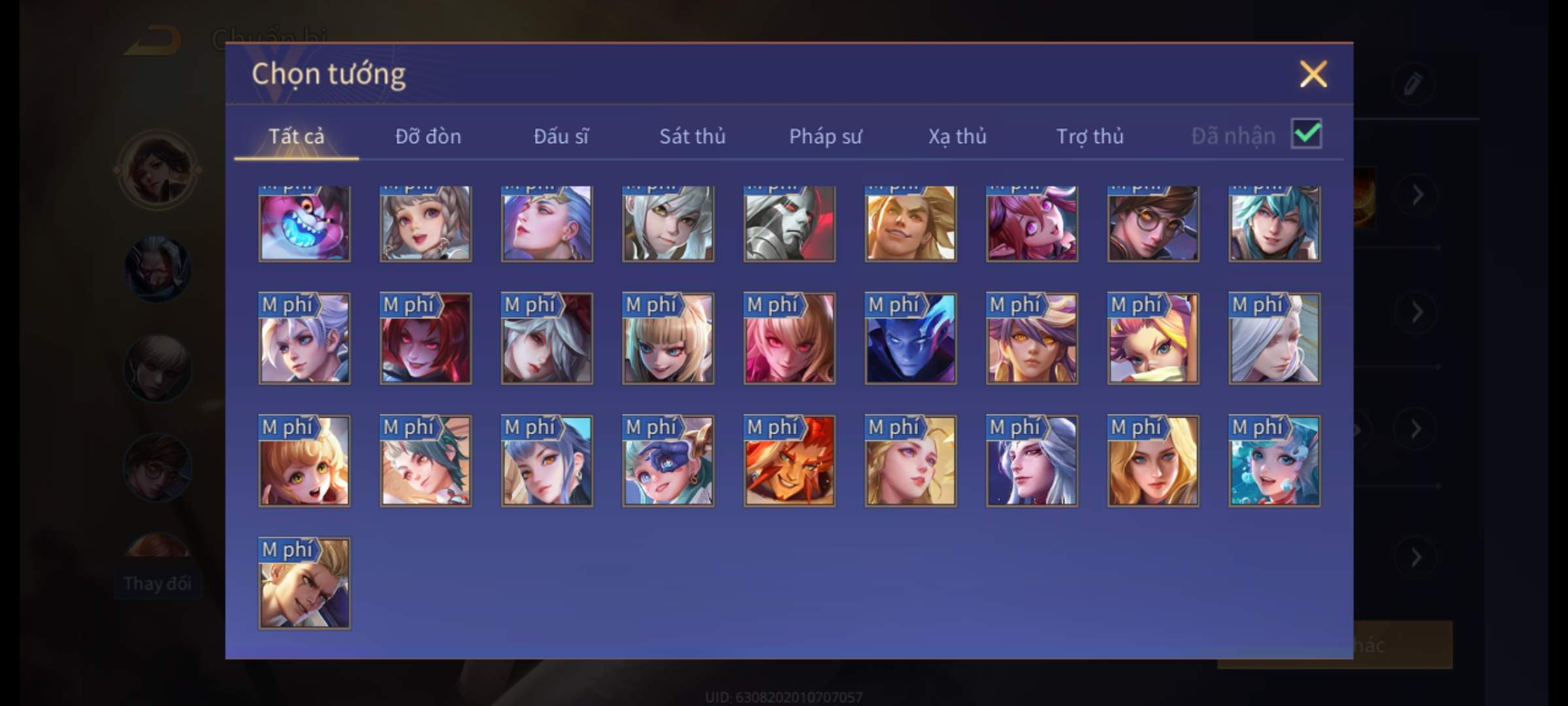1568x706 pixels.
Task: Toggle the Đã nhận checkbox
Action: pos(1306,134)
